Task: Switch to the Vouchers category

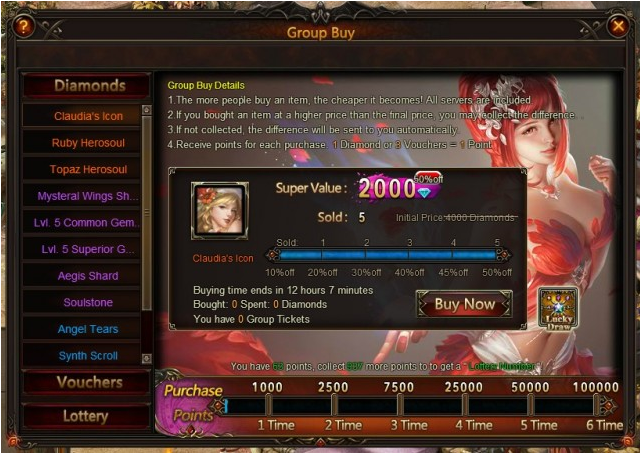Action: pos(89,383)
